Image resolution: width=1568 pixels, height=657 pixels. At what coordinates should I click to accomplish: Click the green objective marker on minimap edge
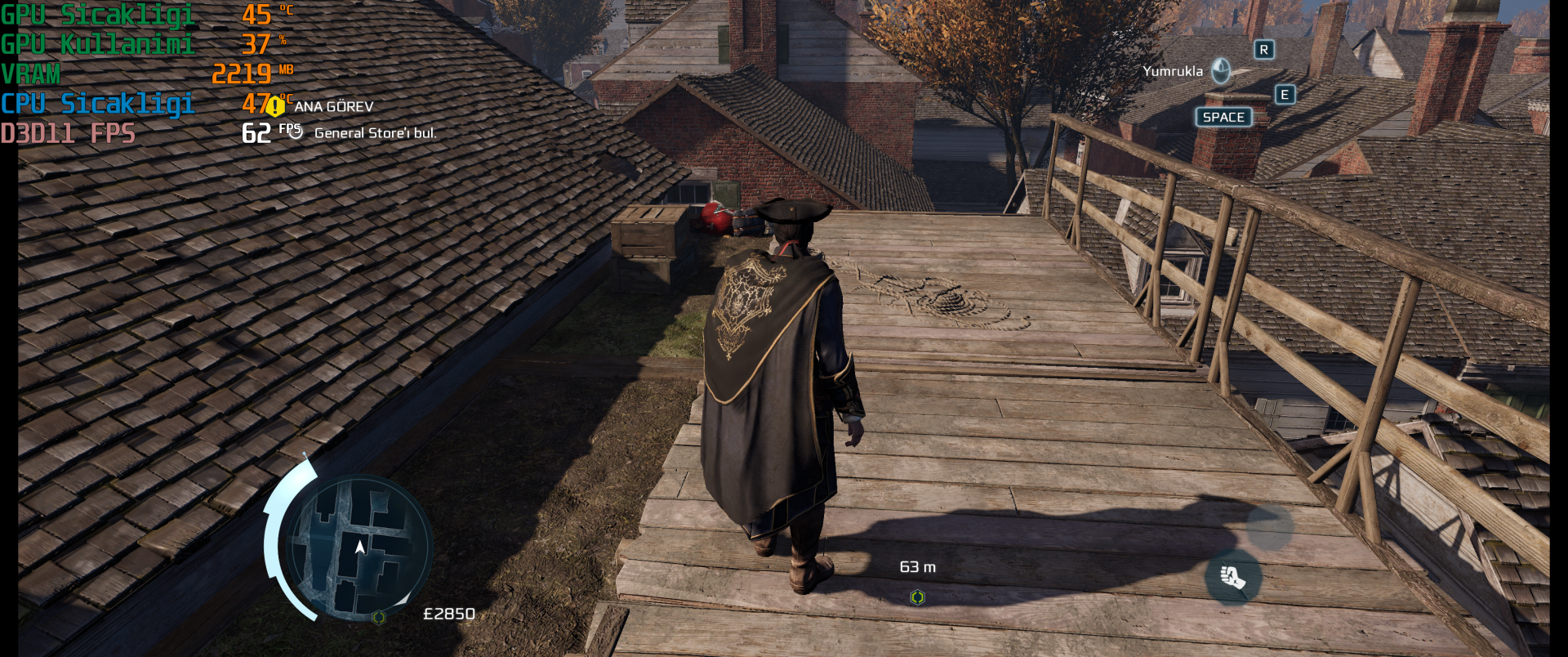pyautogui.click(x=378, y=617)
